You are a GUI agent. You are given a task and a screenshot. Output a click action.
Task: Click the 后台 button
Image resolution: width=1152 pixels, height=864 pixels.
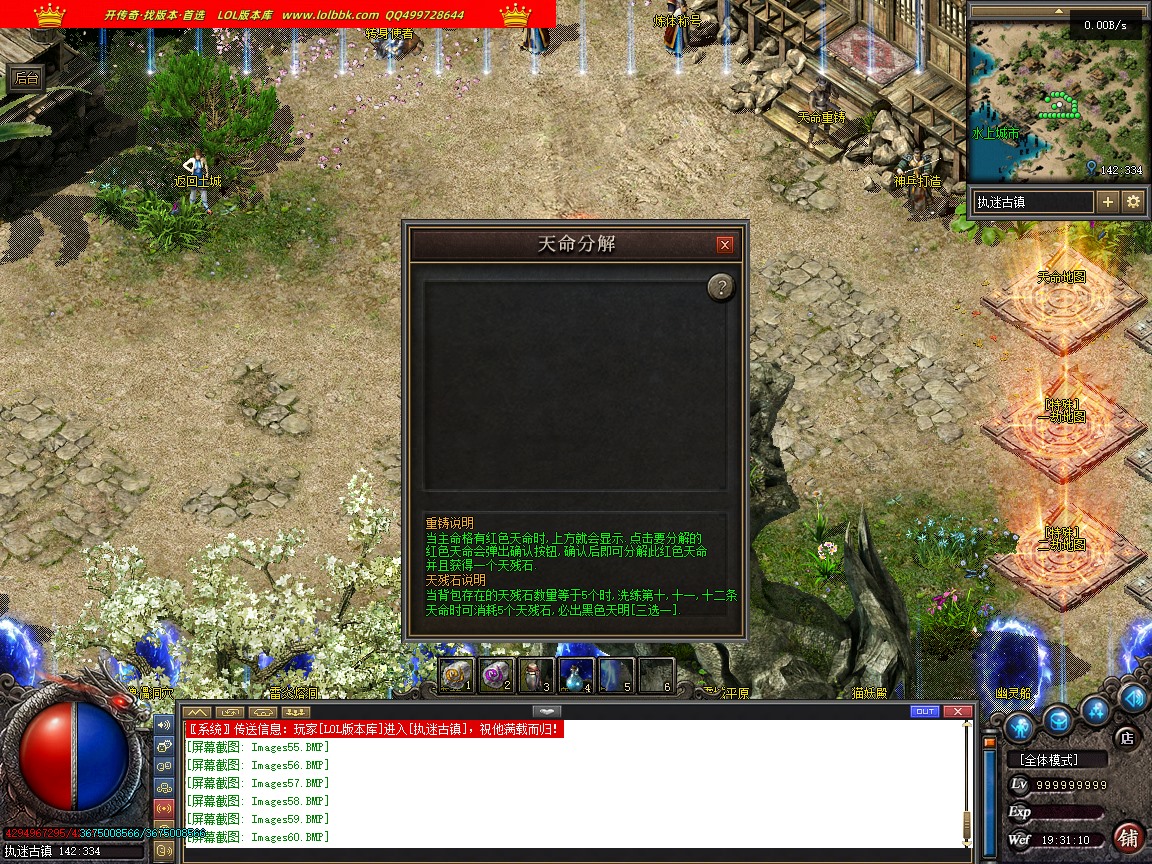click(x=26, y=78)
